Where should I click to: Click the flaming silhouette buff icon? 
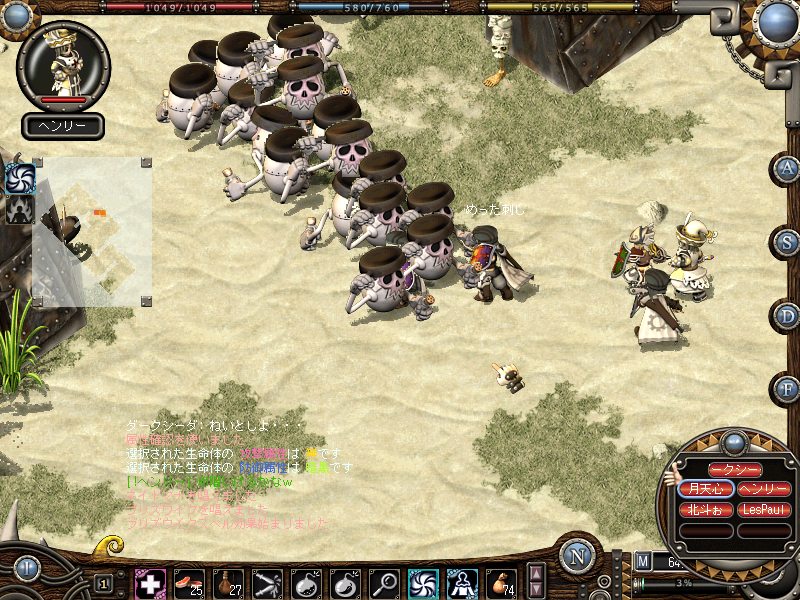coord(20,209)
